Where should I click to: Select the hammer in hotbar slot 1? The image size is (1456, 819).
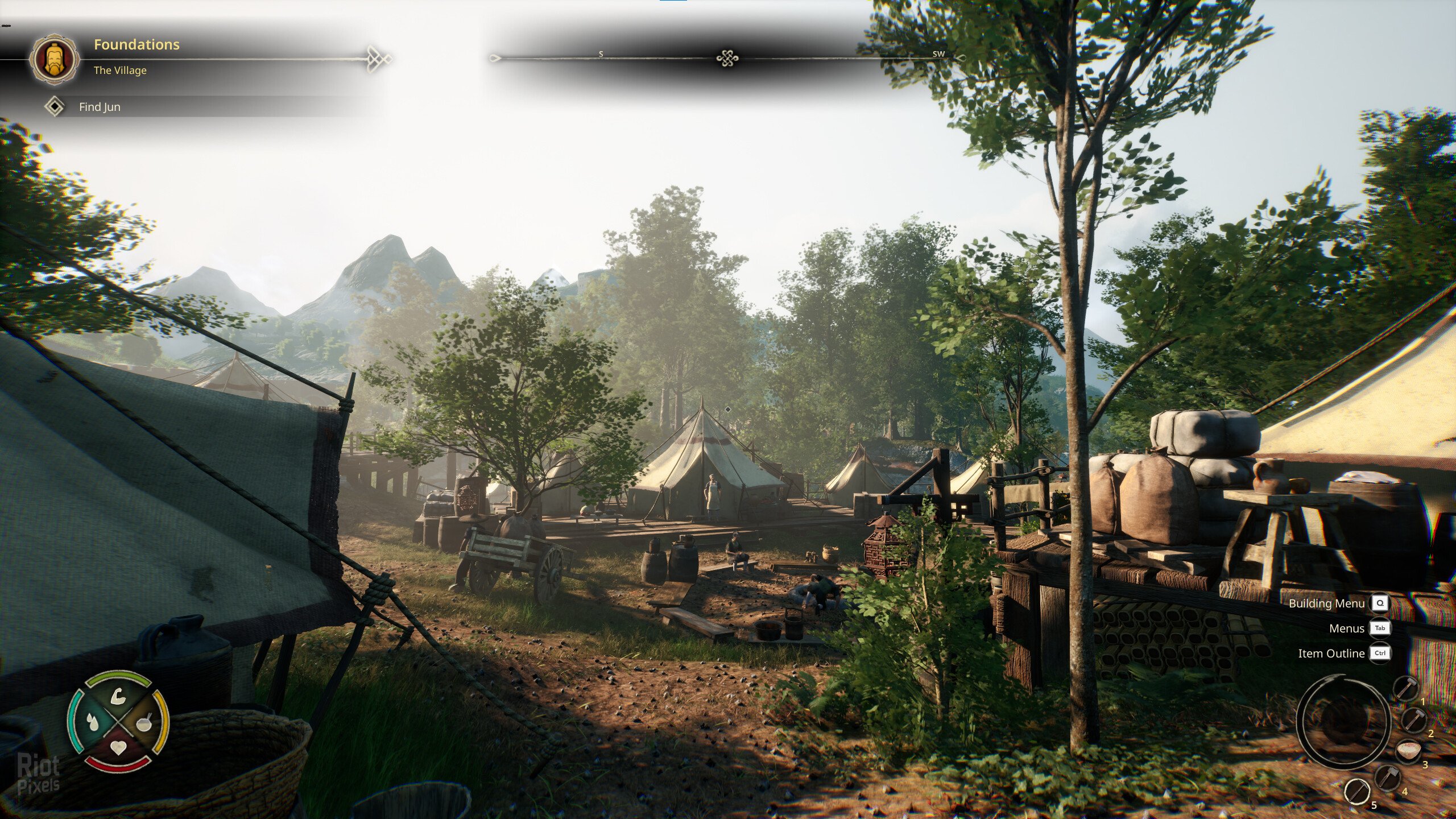(x=1405, y=689)
